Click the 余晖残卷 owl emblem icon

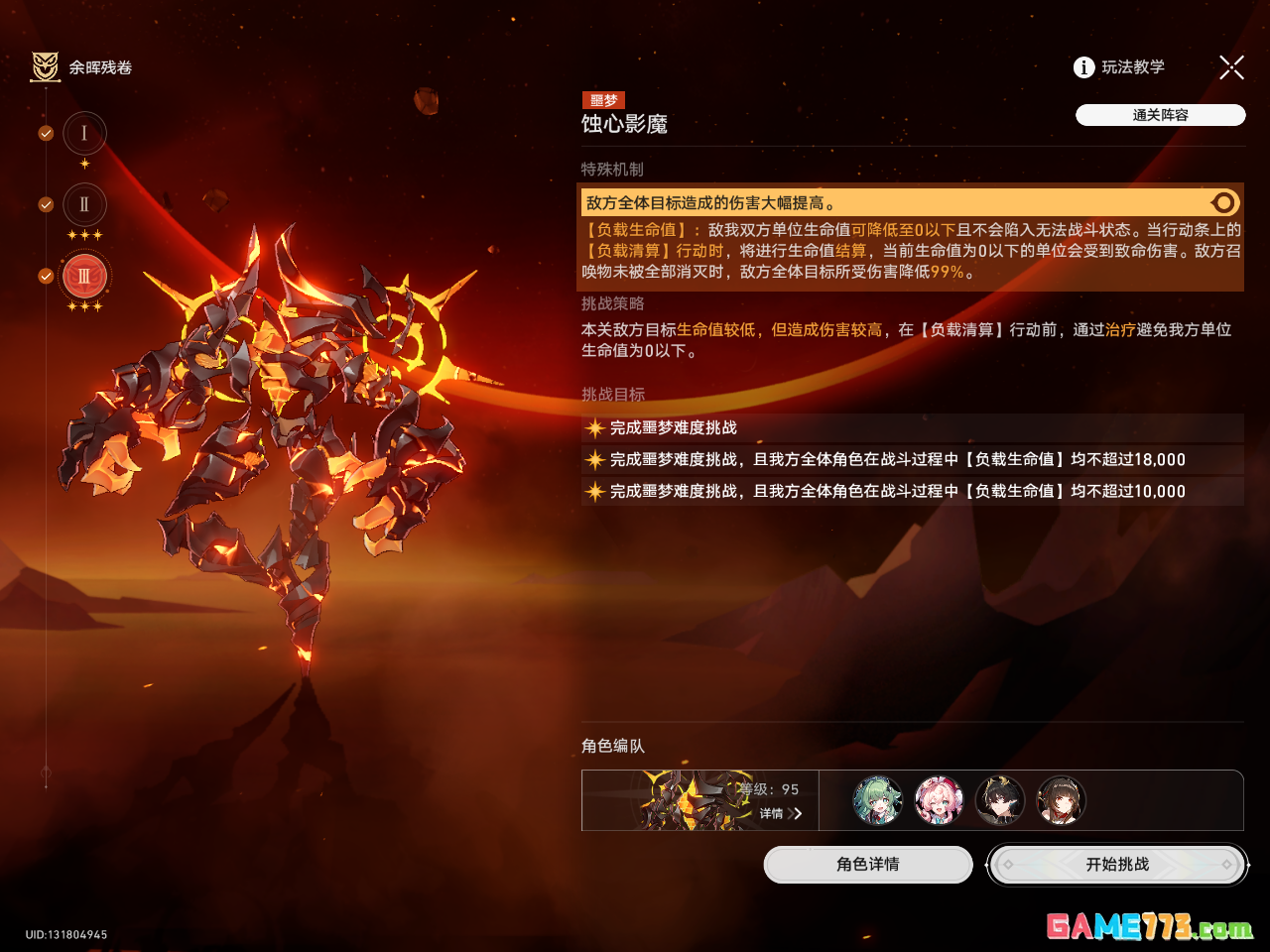[46, 67]
